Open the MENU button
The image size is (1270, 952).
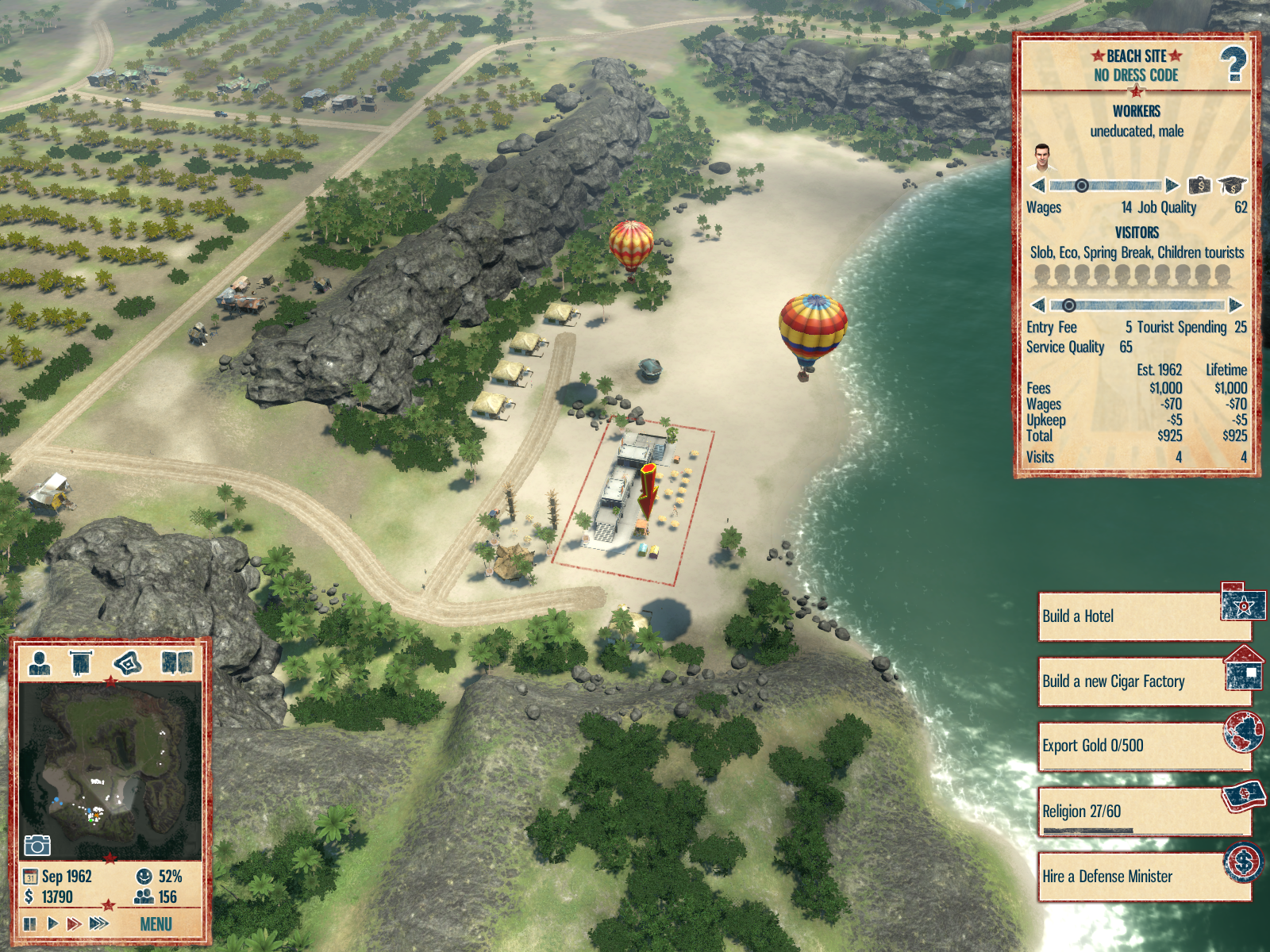[156, 924]
